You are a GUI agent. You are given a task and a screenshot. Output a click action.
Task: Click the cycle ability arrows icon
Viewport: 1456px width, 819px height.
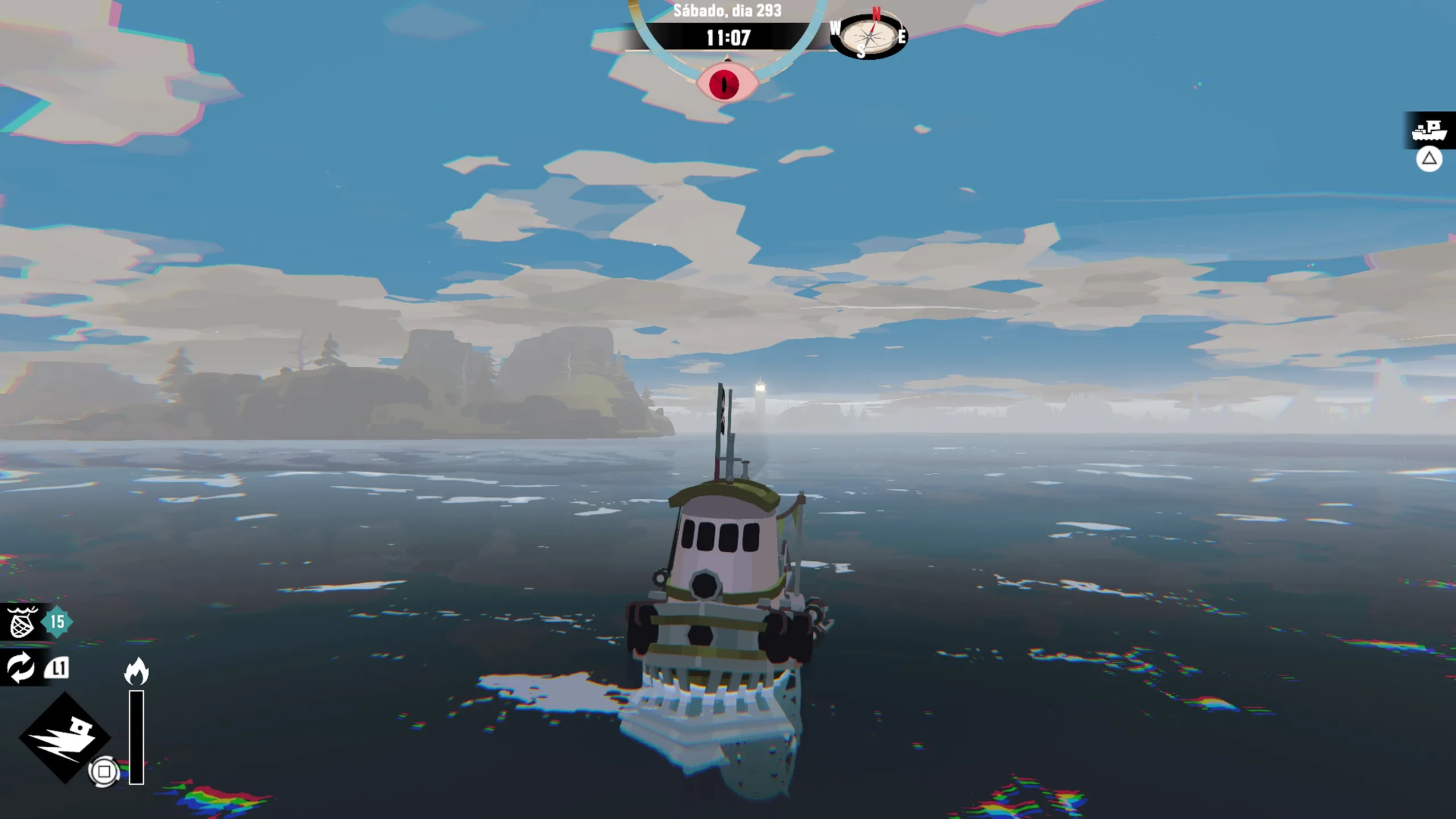pyautogui.click(x=20, y=667)
